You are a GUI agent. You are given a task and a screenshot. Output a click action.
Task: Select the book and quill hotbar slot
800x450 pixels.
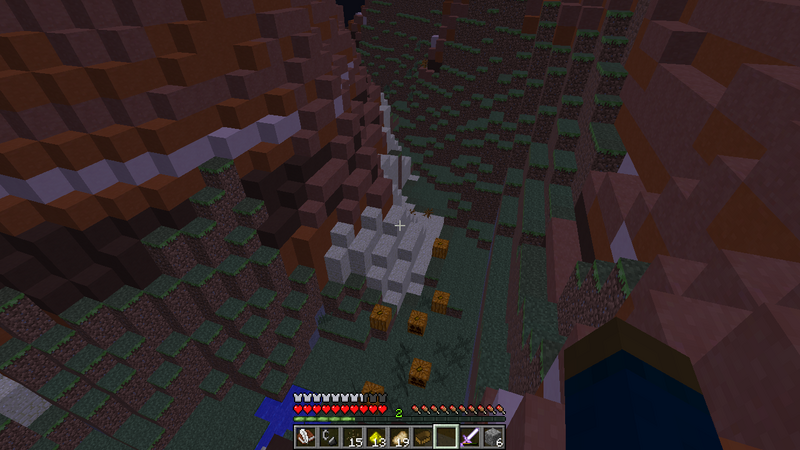pos(305,437)
